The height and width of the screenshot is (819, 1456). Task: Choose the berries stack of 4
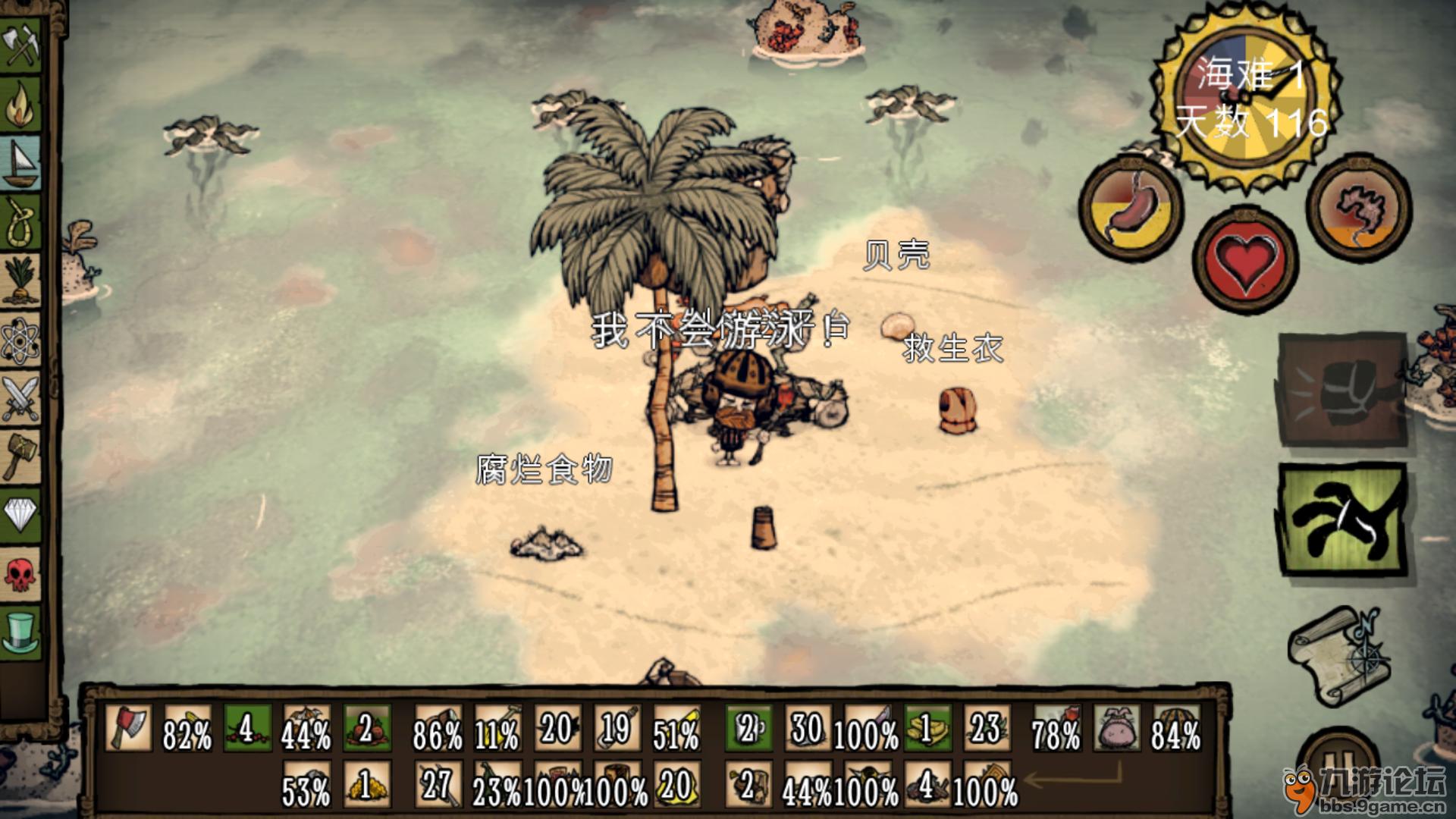(x=246, y=726)
